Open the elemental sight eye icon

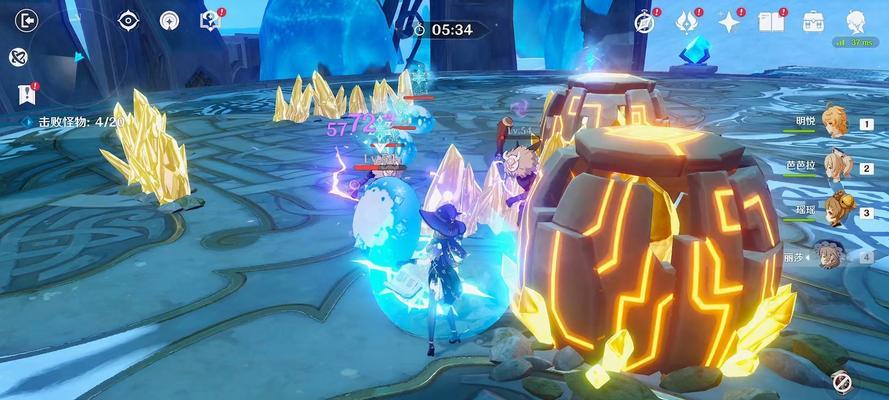(128, 20)
